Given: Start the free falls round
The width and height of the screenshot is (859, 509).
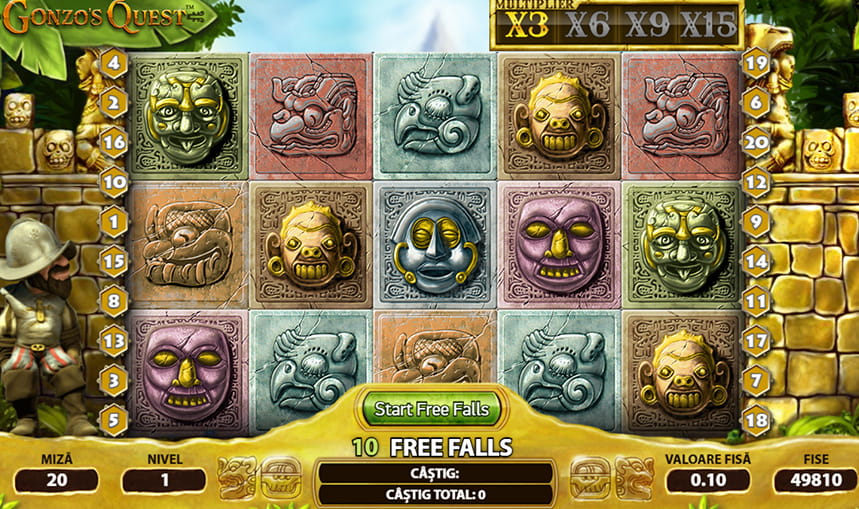Looking at the screenshot, I should tap(432, 408).
